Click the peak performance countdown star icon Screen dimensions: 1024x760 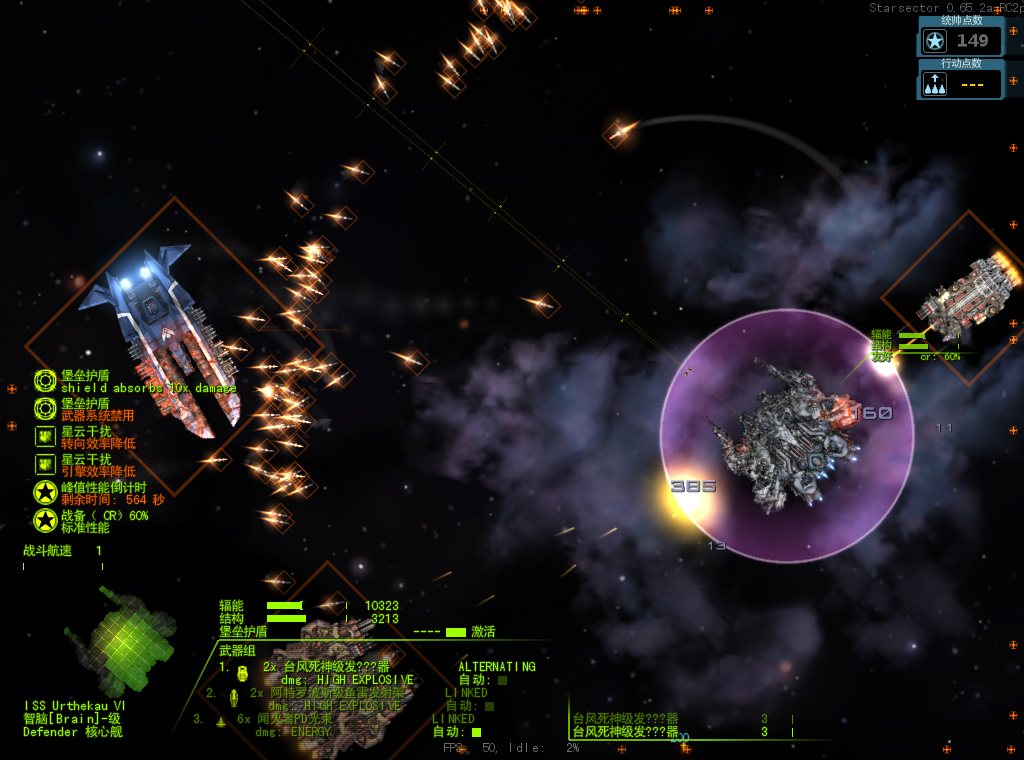pyautogui.click(x=45, y=492)
